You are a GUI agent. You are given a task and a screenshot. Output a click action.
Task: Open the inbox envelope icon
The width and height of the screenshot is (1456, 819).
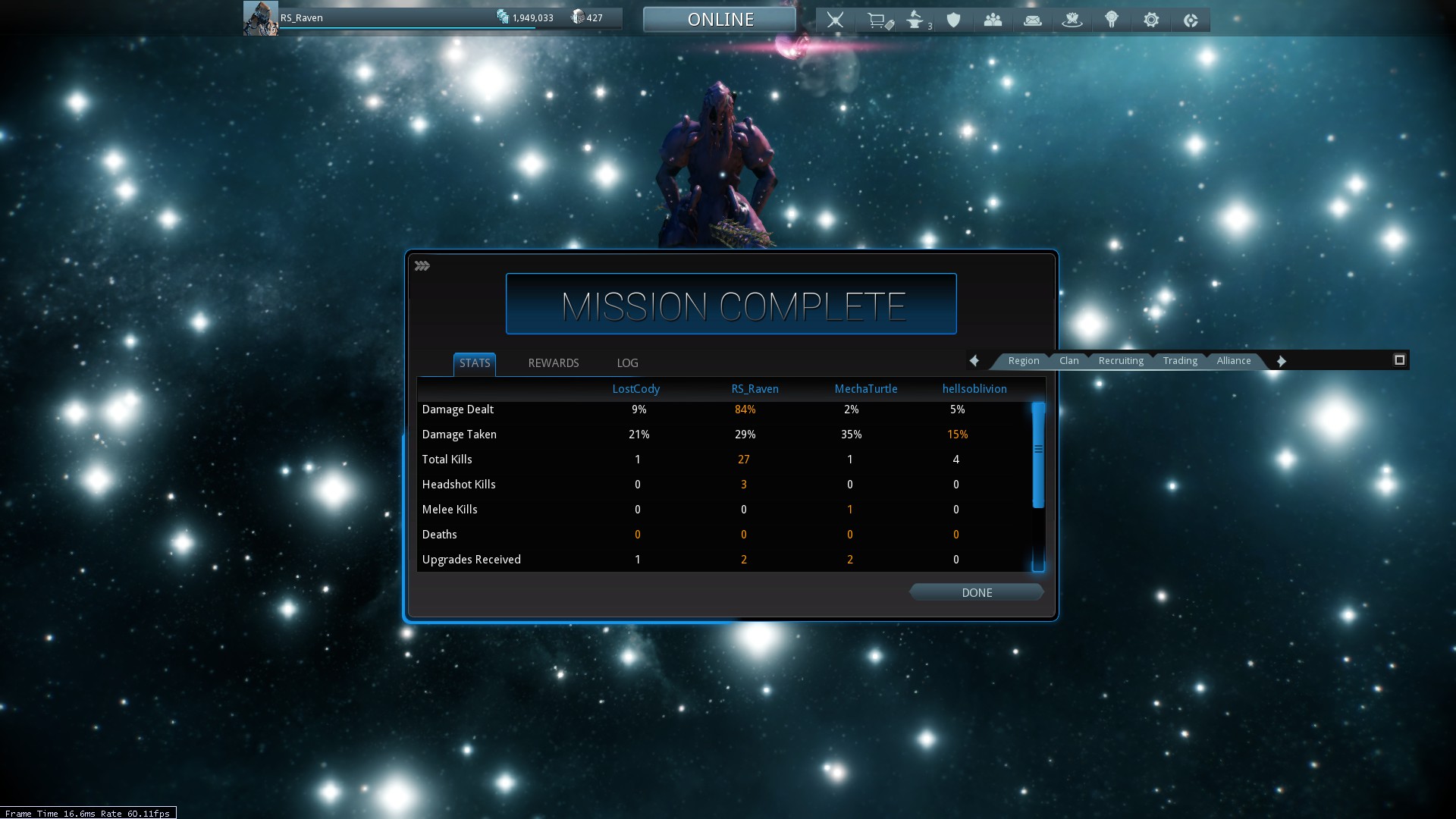click(x=1032, y=20)
